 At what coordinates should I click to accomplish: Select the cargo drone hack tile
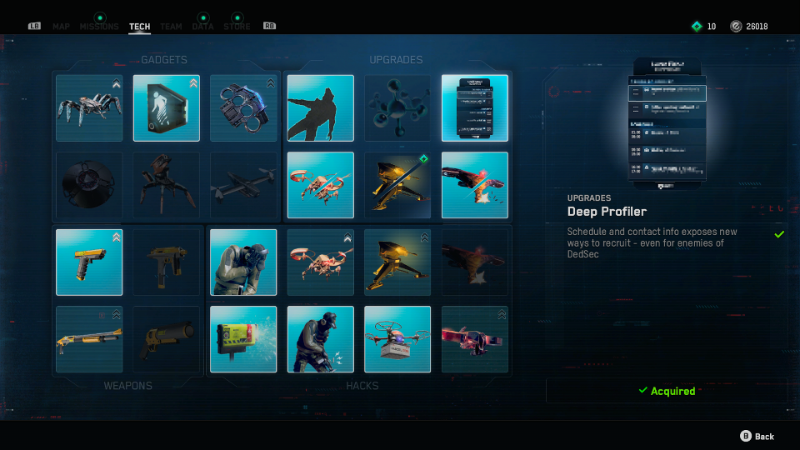397,339
